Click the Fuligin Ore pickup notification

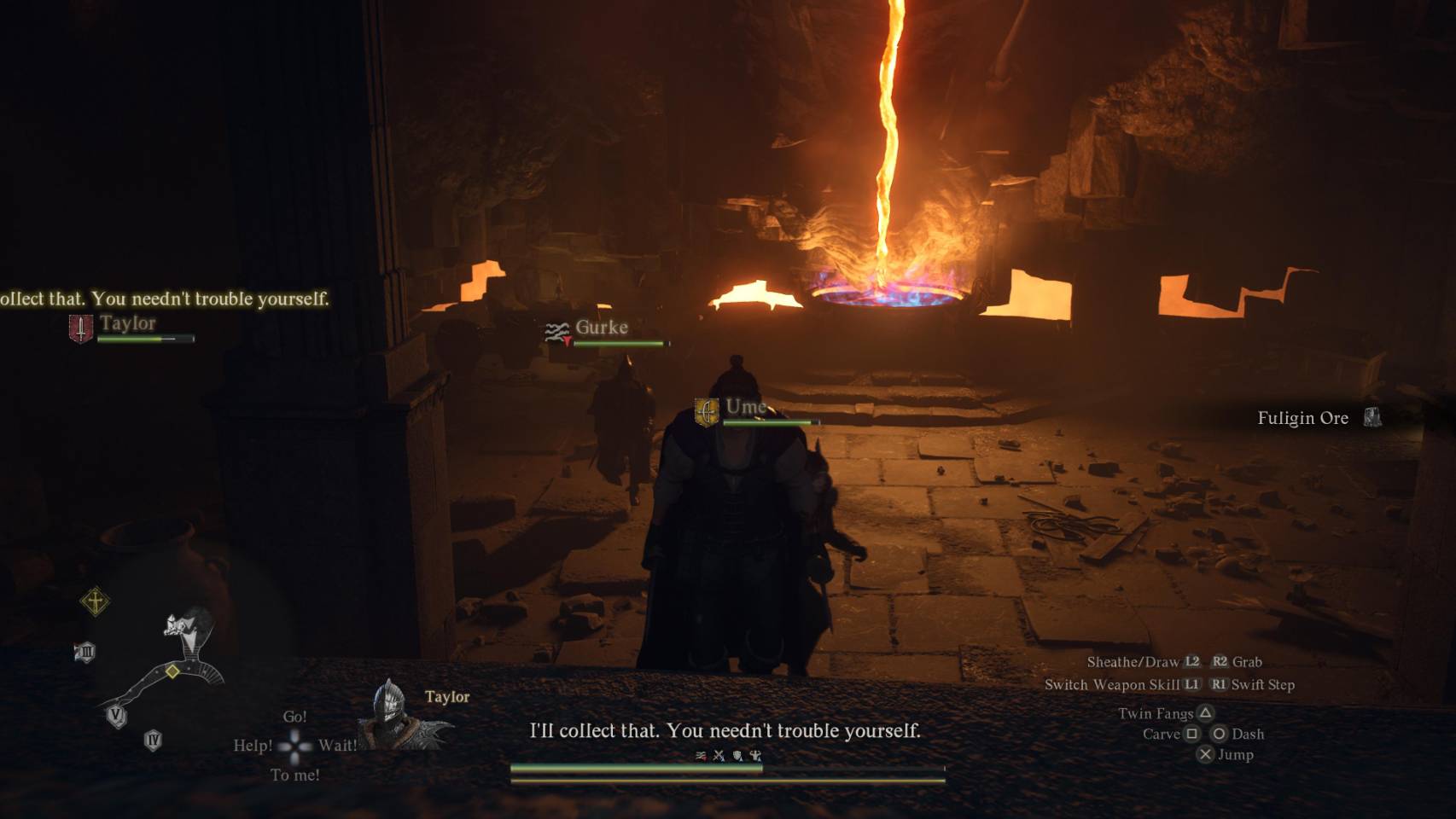coord(1304,418)
